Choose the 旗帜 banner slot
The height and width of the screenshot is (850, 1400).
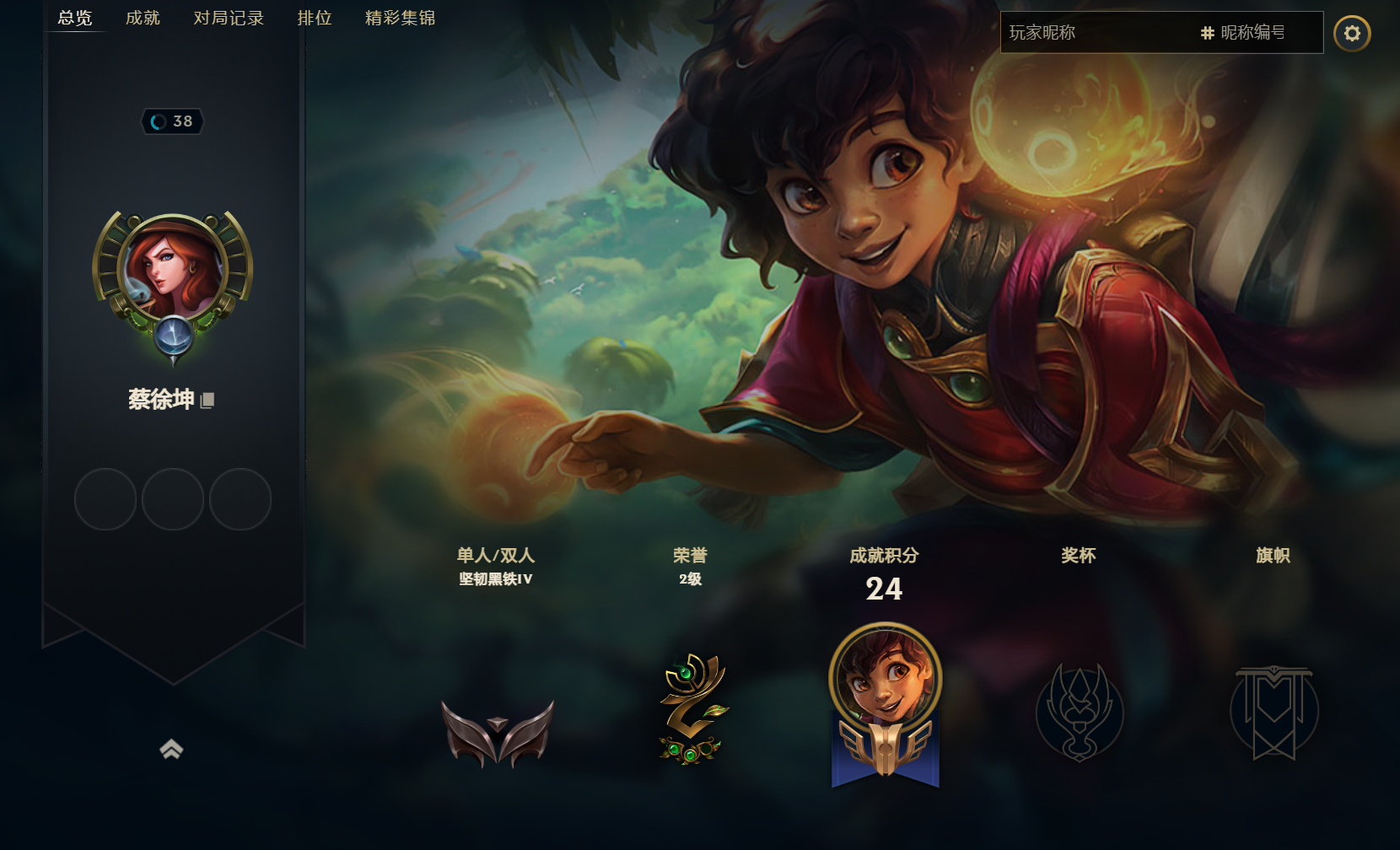(x=1273, y=713)
